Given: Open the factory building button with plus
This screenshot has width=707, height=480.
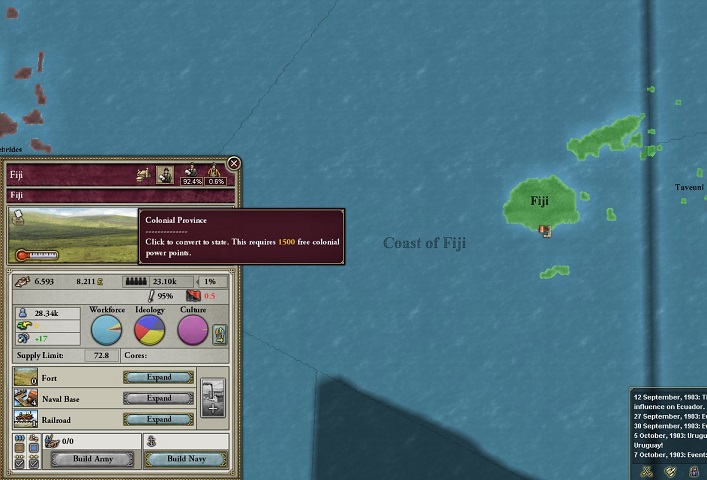Looking at the screenshot, I should 213,398.
